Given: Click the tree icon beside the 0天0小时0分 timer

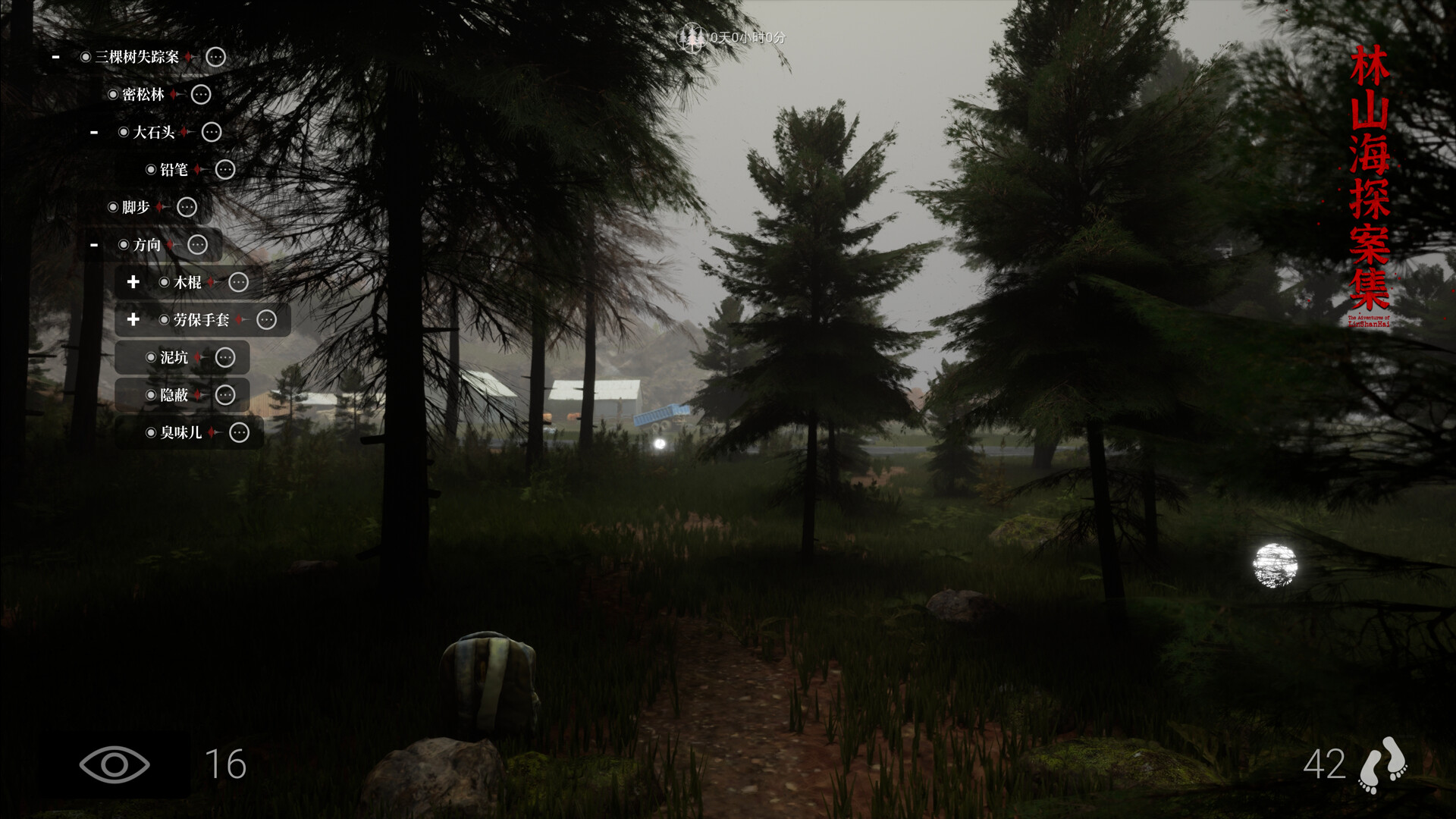Looking at the screenshot, I should click(x=692, y=36).
